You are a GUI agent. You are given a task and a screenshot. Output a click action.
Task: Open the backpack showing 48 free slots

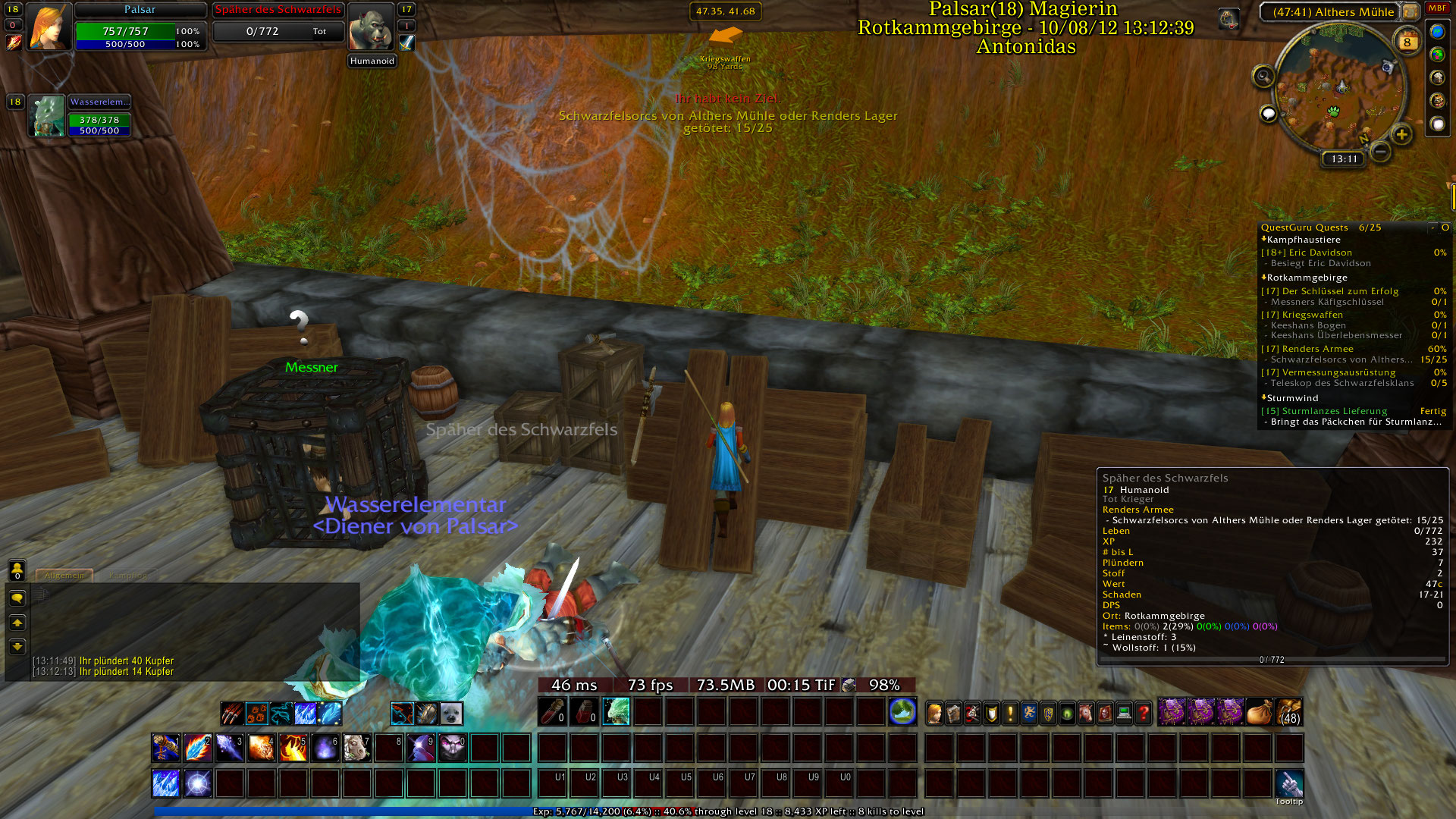pyautogui.click(x=1289, y=713)
